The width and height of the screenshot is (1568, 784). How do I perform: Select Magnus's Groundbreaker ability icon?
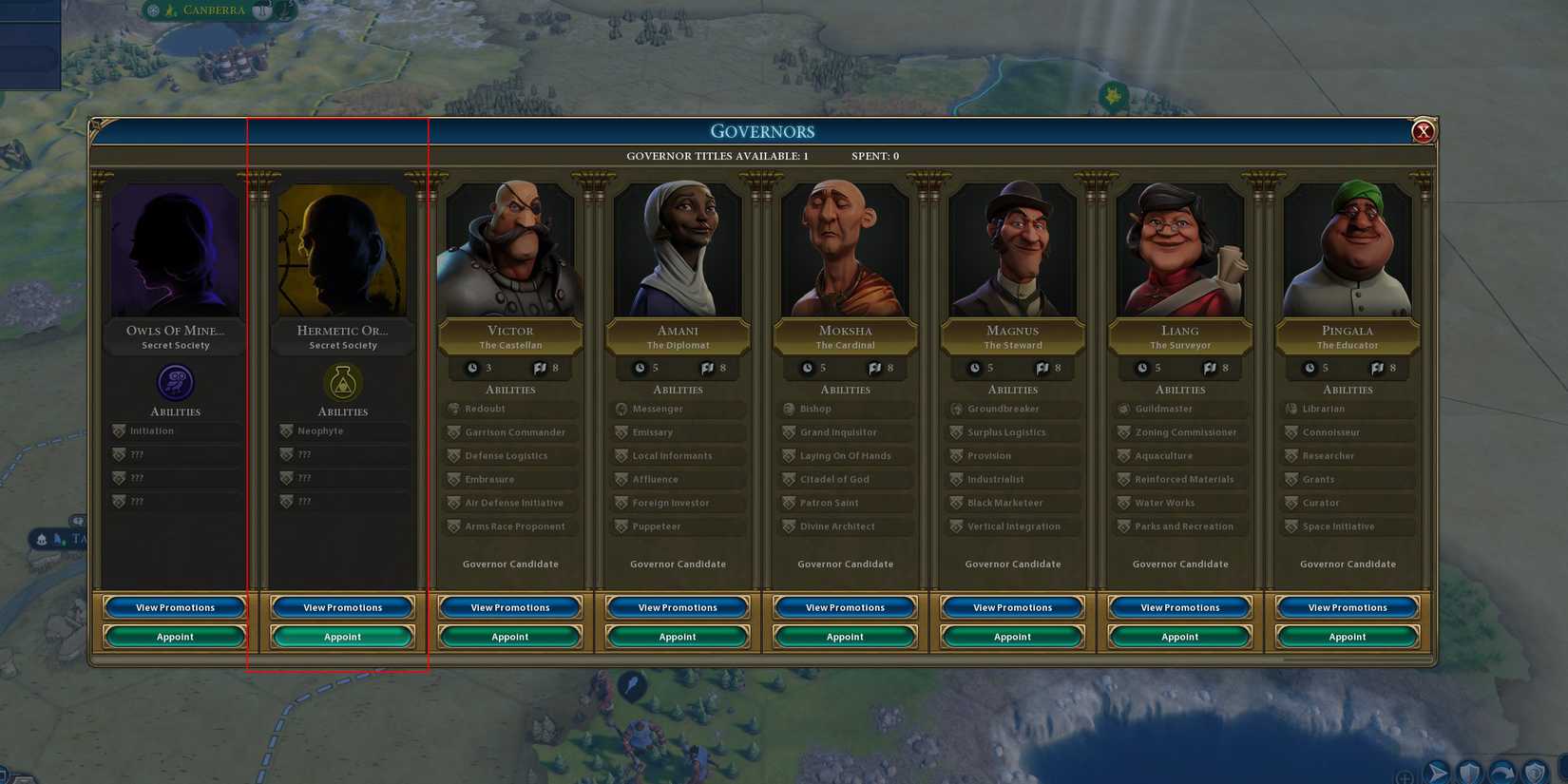click(957, 409)
